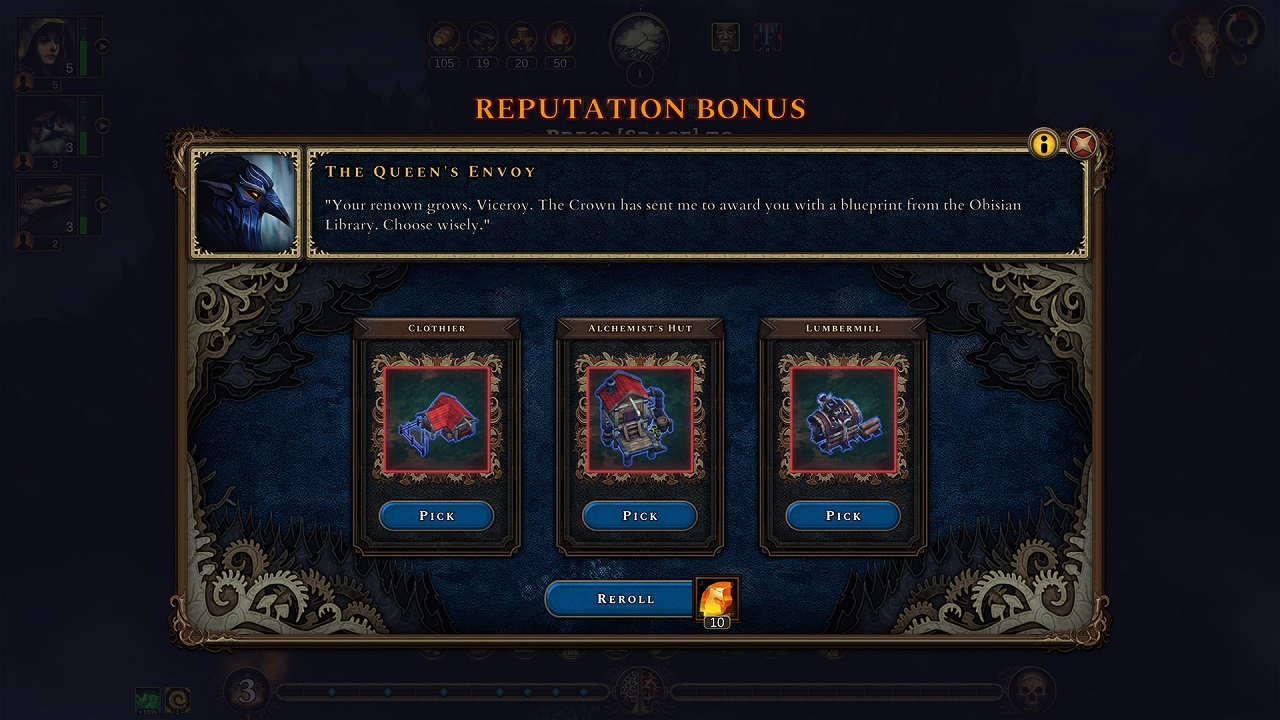Reroll the blueprint choices
The image size is (1280, 720).
coord(625,598)
